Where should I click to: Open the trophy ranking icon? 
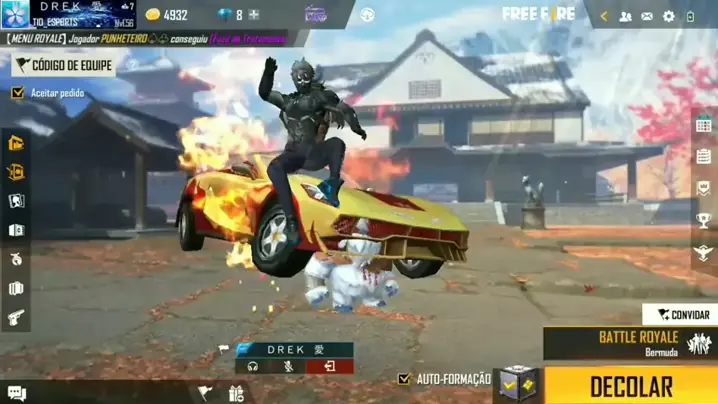click(x=704, y=220)
